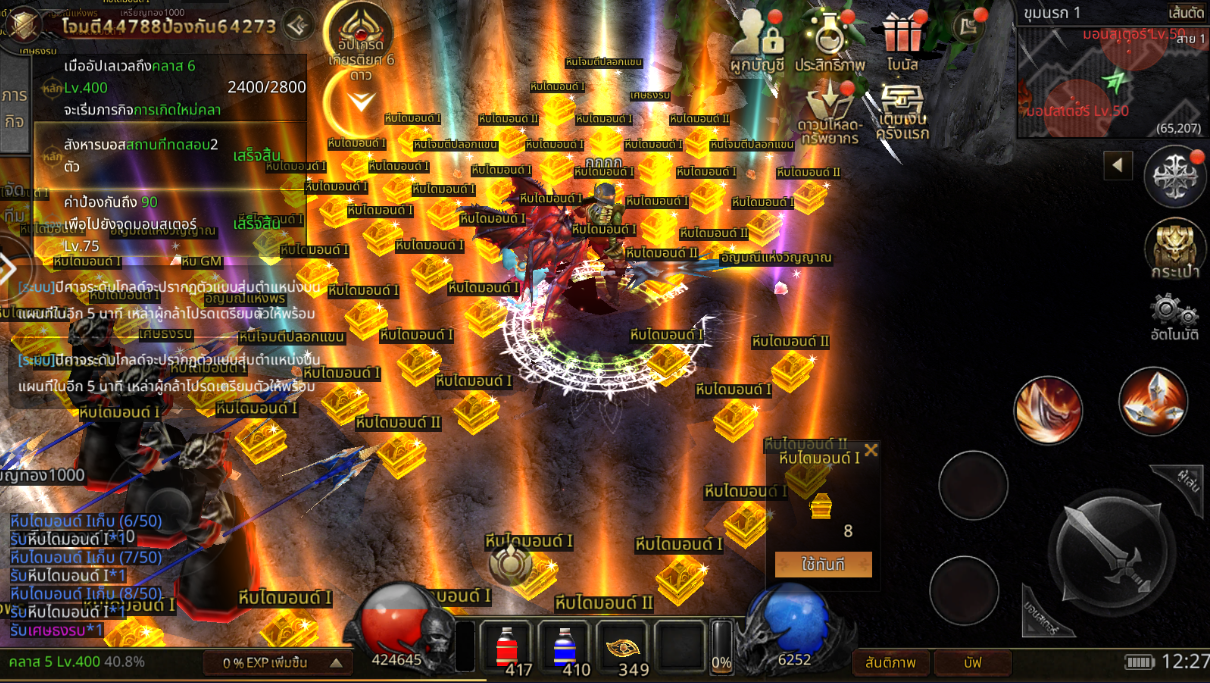Use the red health potion slot
The width and height of the screenshot is (1210, 683).
point(506,647)
